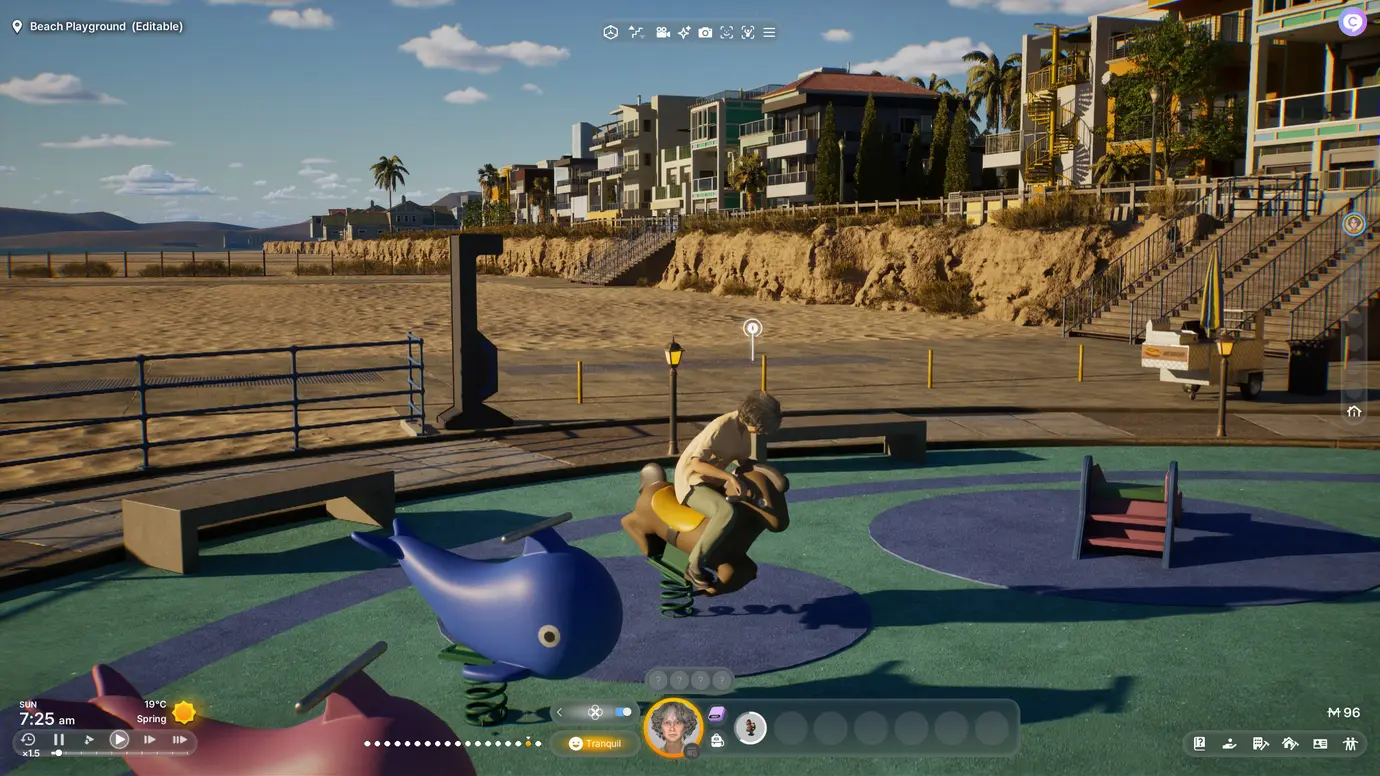Pause the game simulation
1380x776 pixels.
[59, 740]
